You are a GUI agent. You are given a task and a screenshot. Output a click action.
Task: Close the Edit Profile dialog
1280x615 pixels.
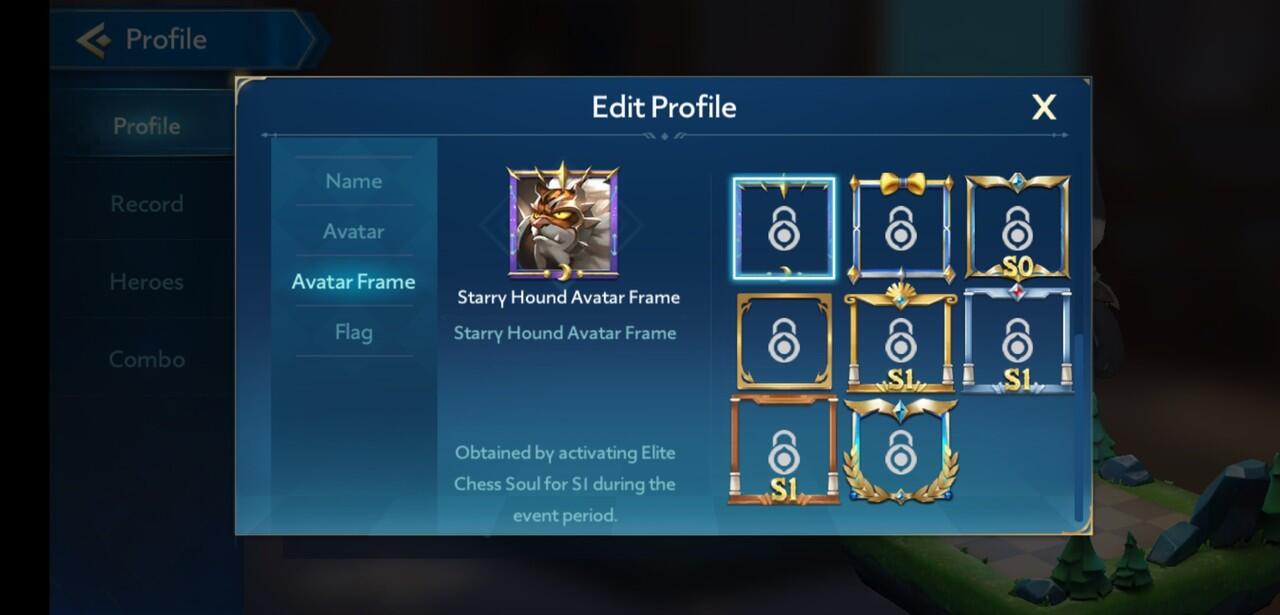(1043, 108)
